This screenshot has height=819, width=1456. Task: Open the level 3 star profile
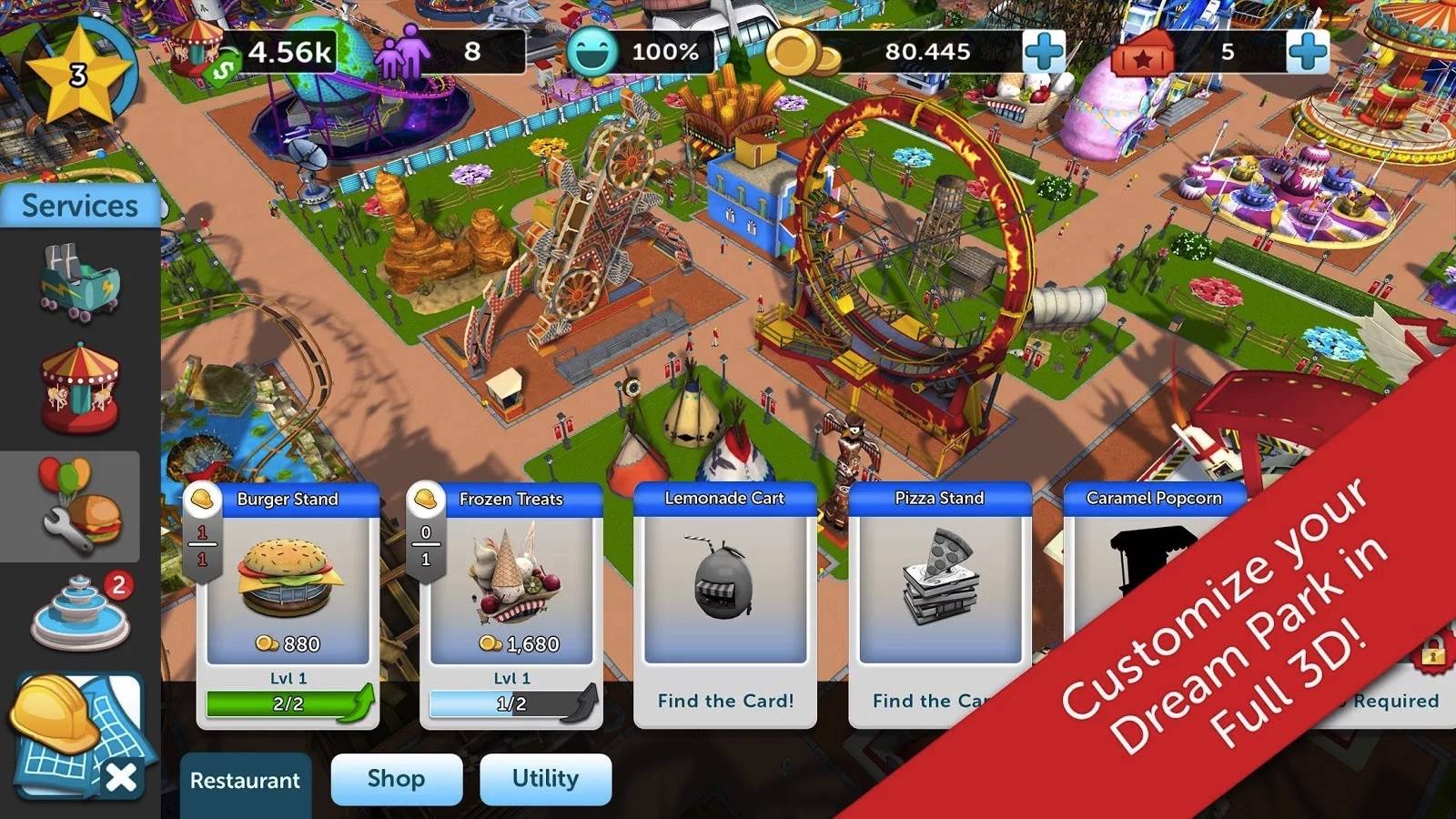coord(78,75)
